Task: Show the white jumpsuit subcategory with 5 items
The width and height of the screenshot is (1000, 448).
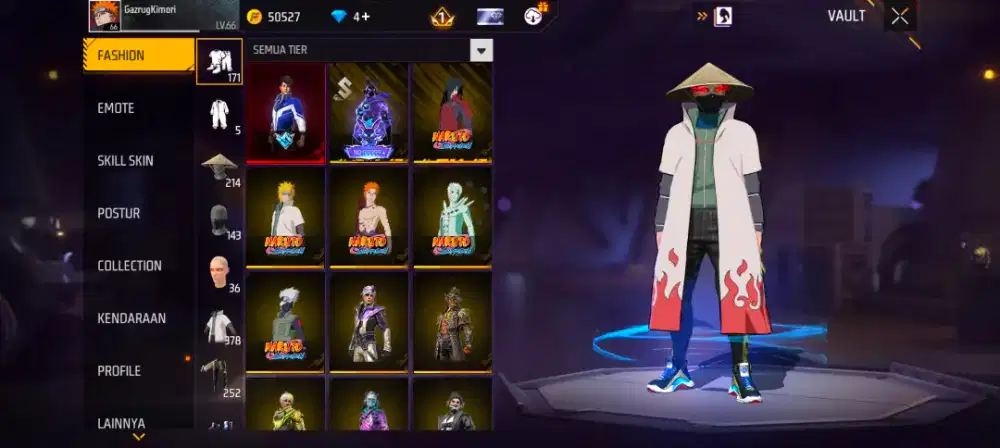Action: point(219,114)
